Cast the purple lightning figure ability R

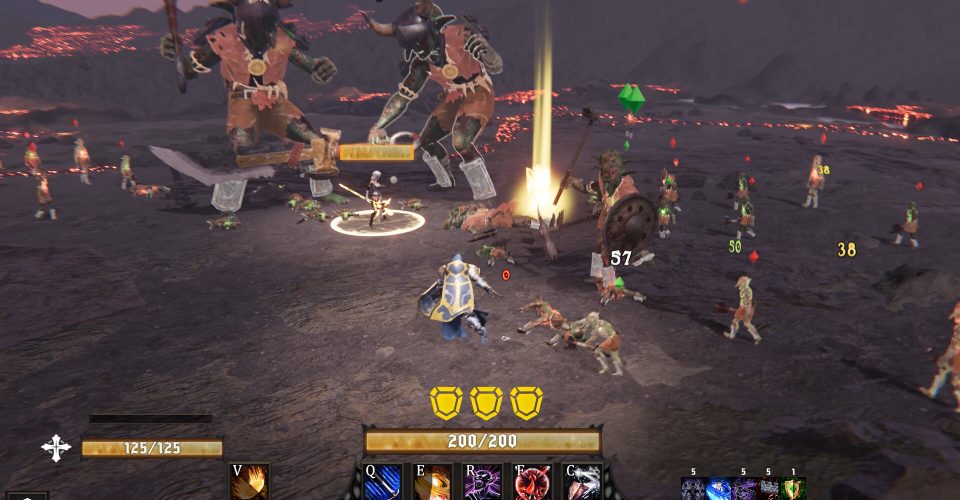[483, 482]
